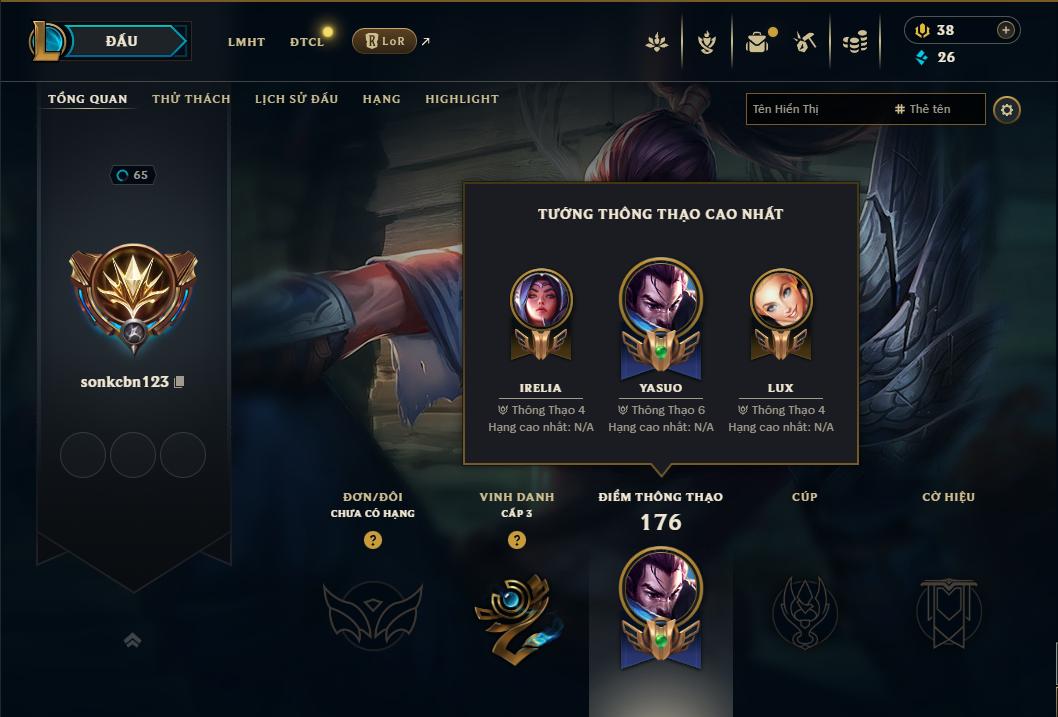
Task: Open the LỊCH SỬ ĐẤU tab
Action: coord(296,99)
